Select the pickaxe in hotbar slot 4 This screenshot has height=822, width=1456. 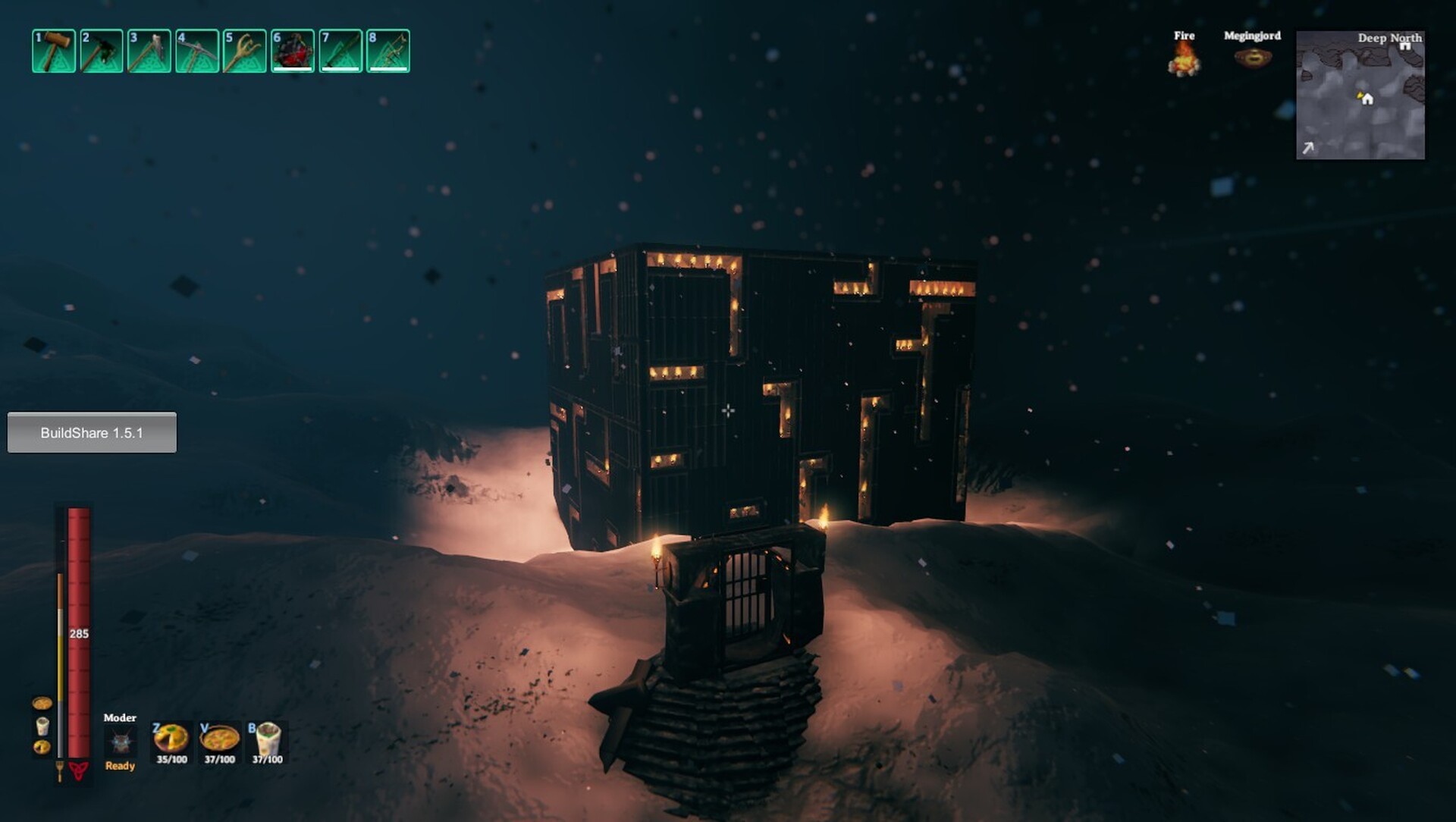(x=197, y=52)
